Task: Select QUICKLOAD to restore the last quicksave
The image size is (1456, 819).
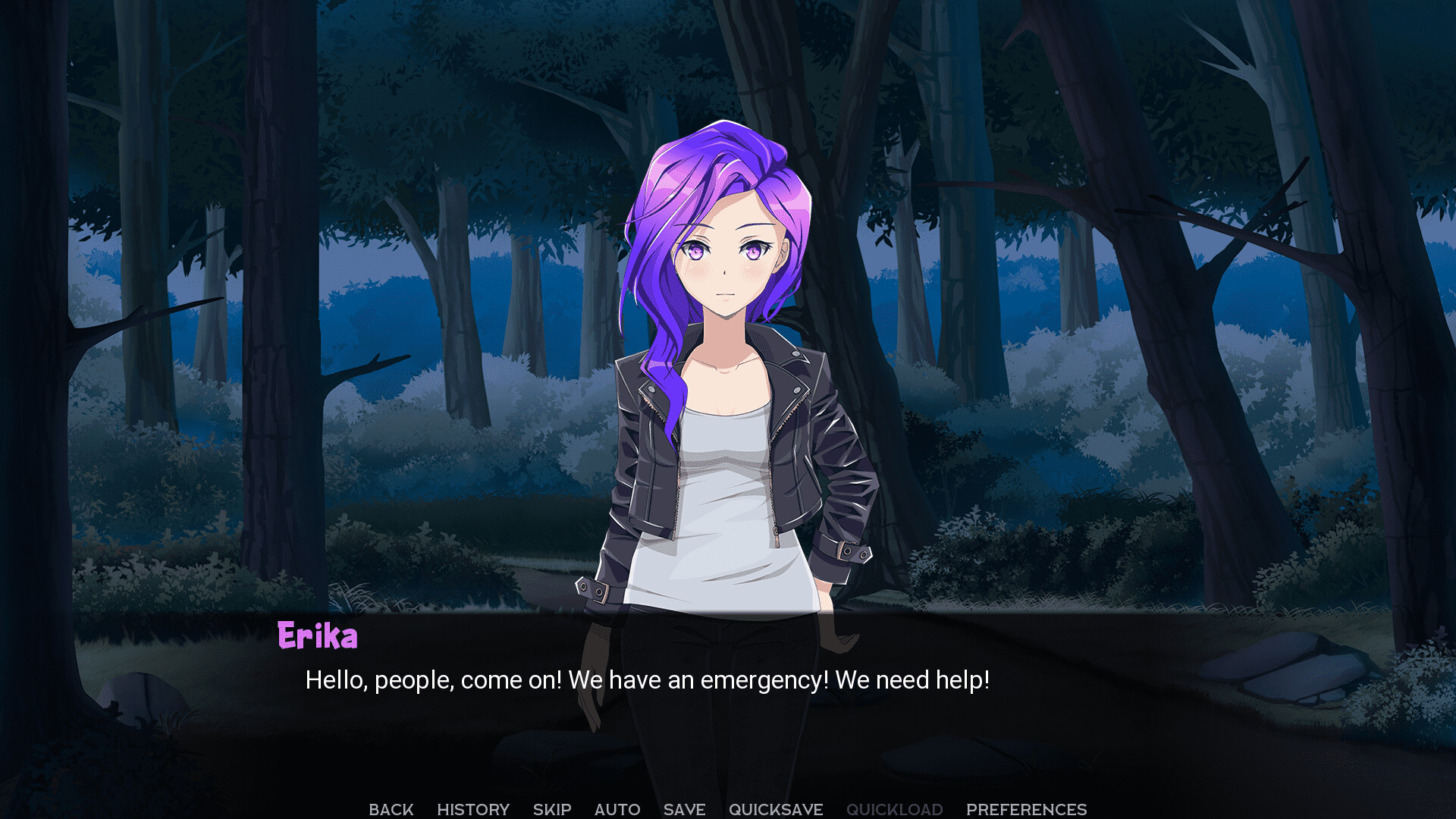Action: [895, 808]
